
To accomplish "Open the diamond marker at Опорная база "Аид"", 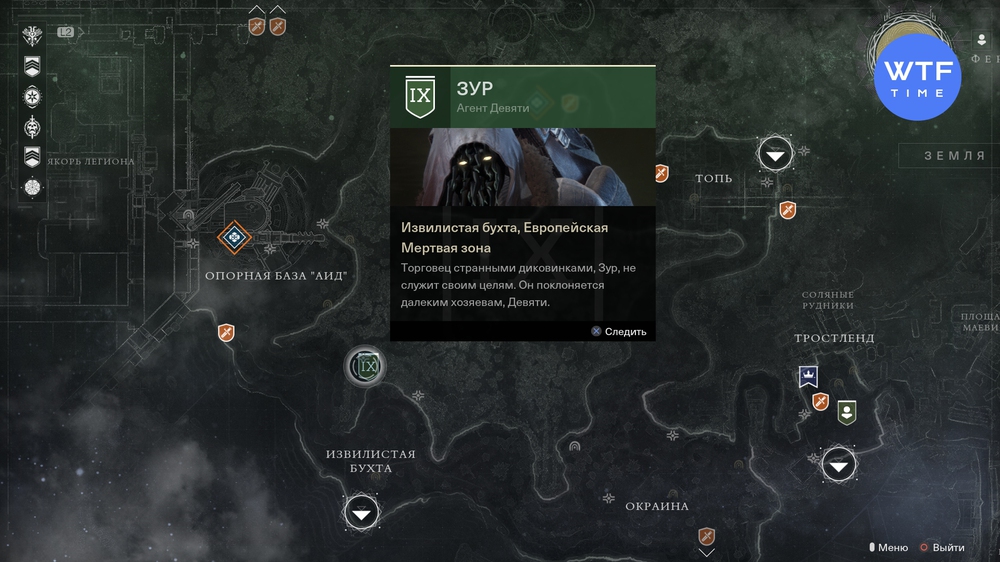I will point(235,237).
